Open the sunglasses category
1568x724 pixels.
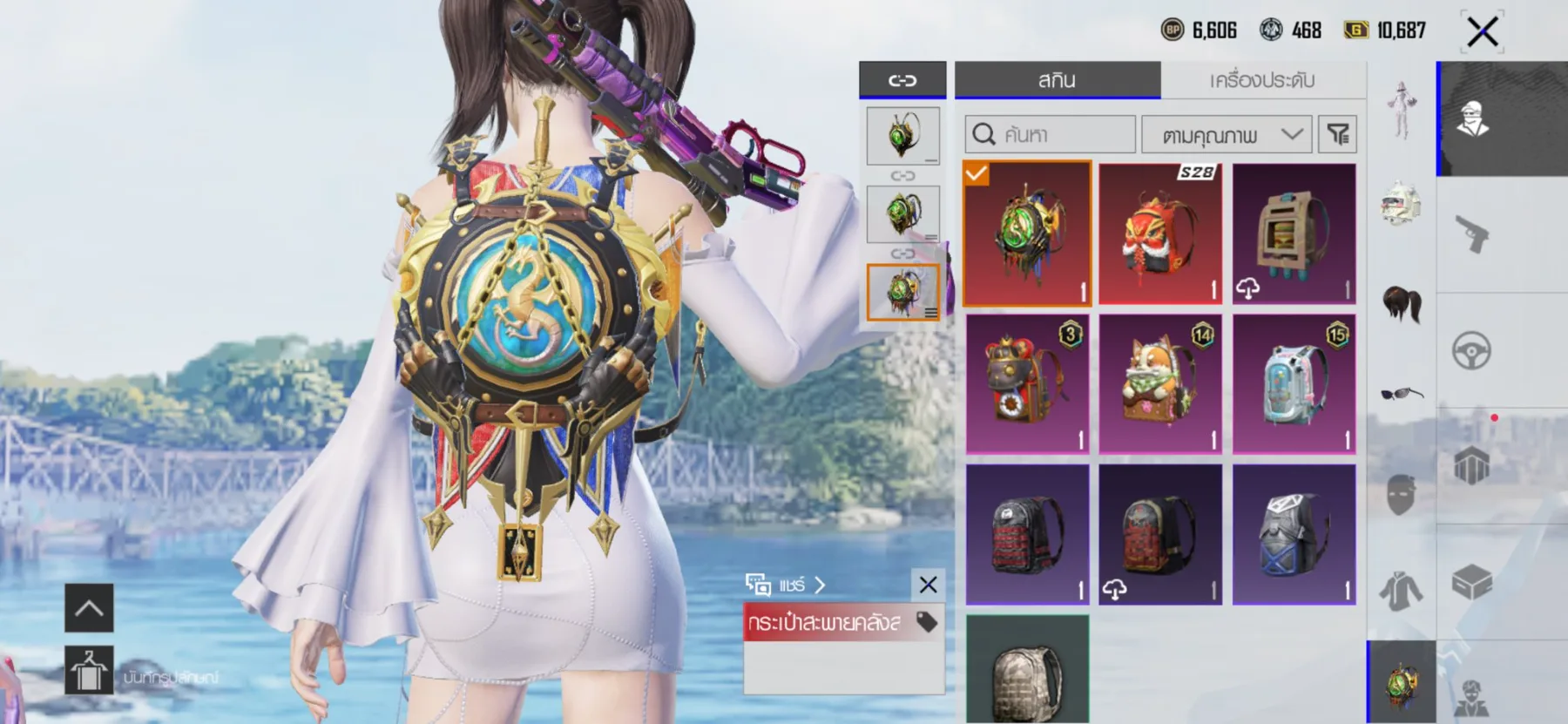[1402, 396]
